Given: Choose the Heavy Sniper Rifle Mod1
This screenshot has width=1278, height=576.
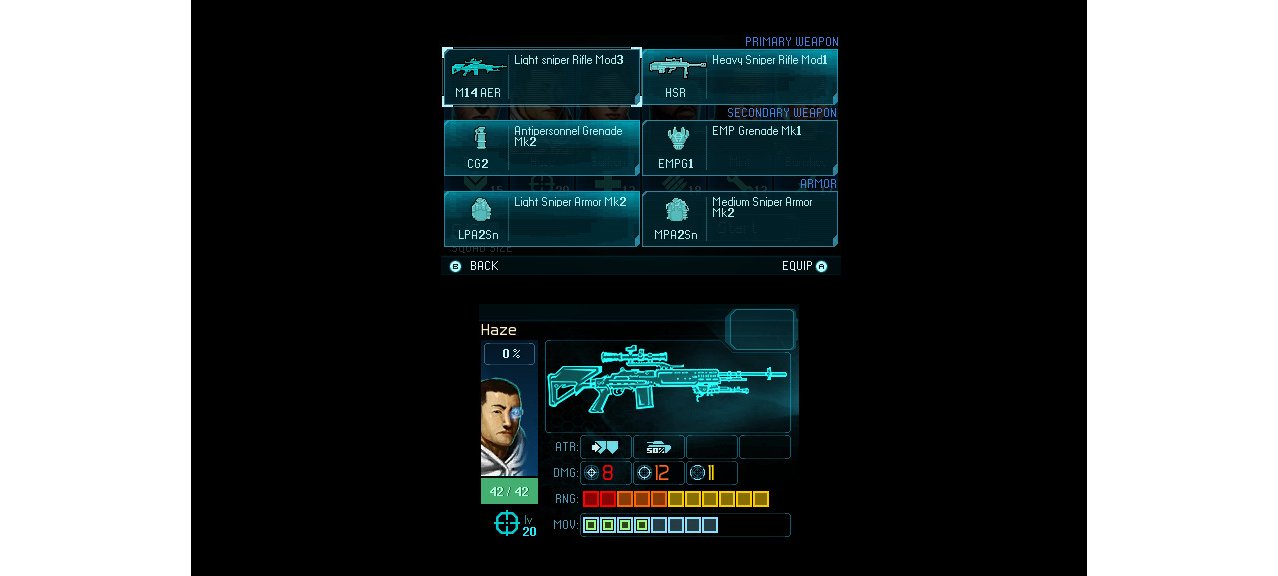Looking at the screenshot, I should click(x=739, y=77).
